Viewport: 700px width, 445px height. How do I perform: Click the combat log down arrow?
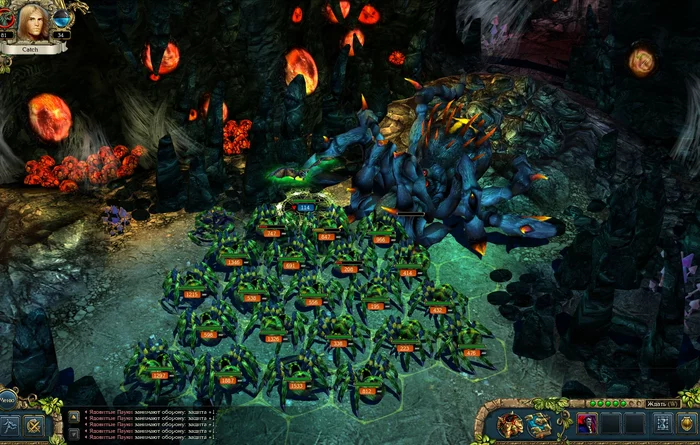(x=73, y=435)
